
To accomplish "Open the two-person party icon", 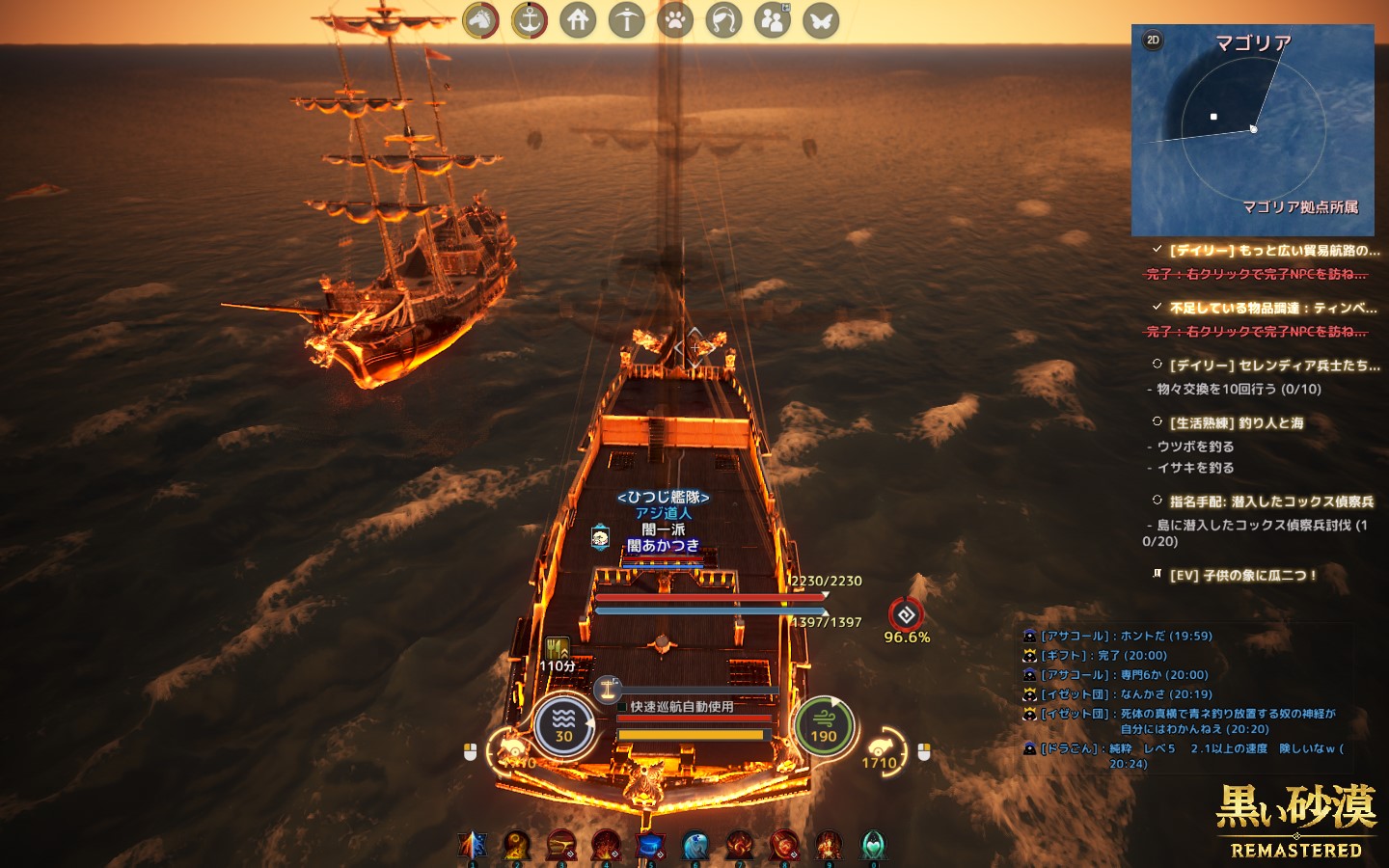I will [x=772, y=20].
